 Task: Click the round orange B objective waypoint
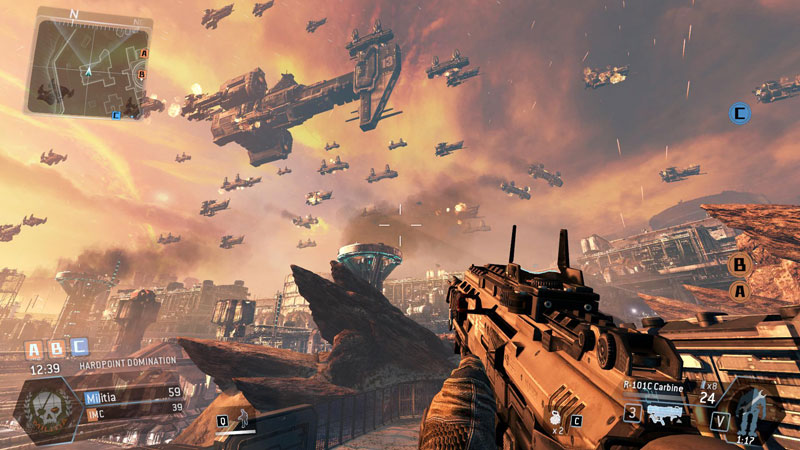click(740, 265)
